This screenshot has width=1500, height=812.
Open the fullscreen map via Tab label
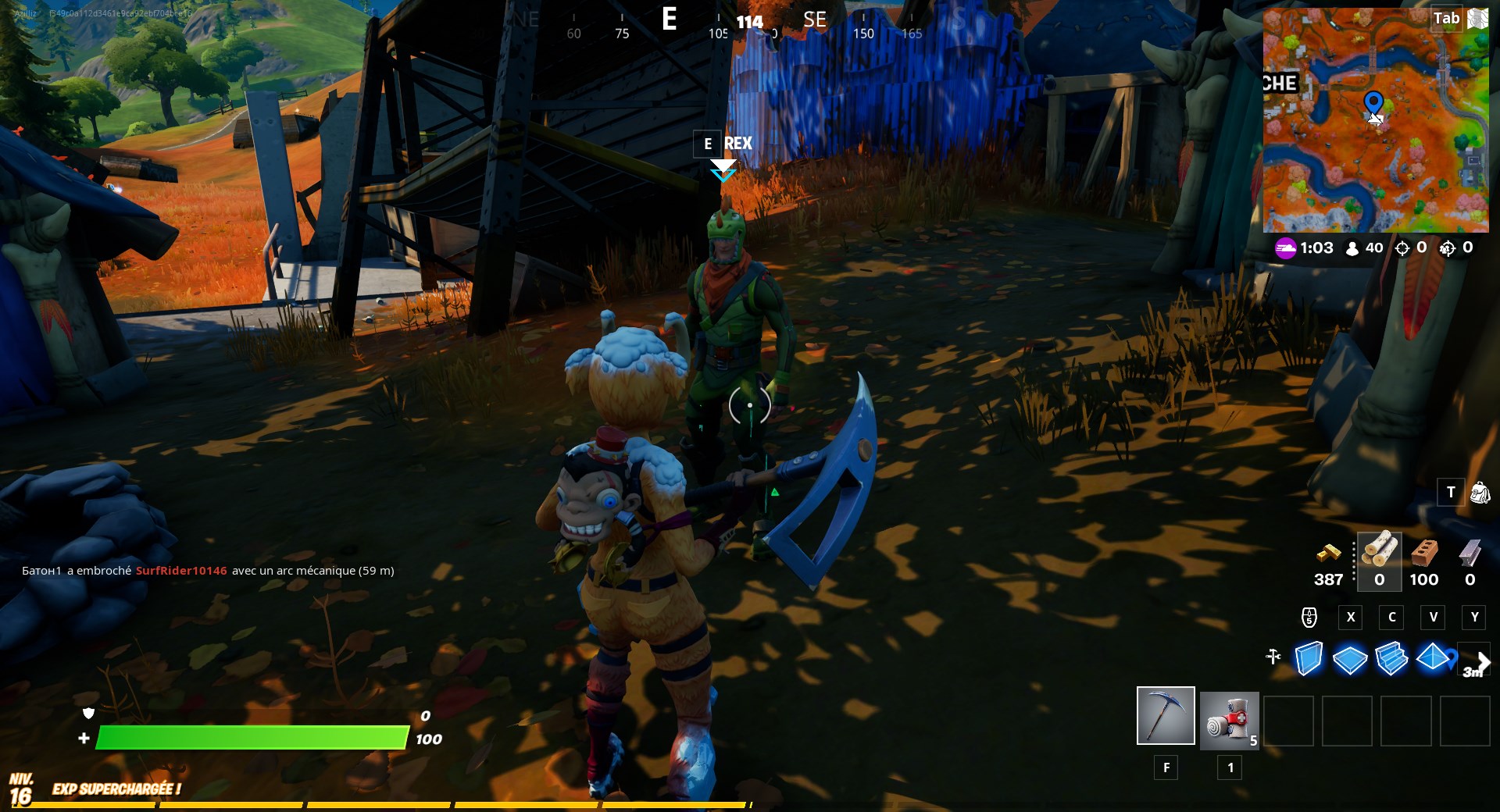coord(1448,18)
